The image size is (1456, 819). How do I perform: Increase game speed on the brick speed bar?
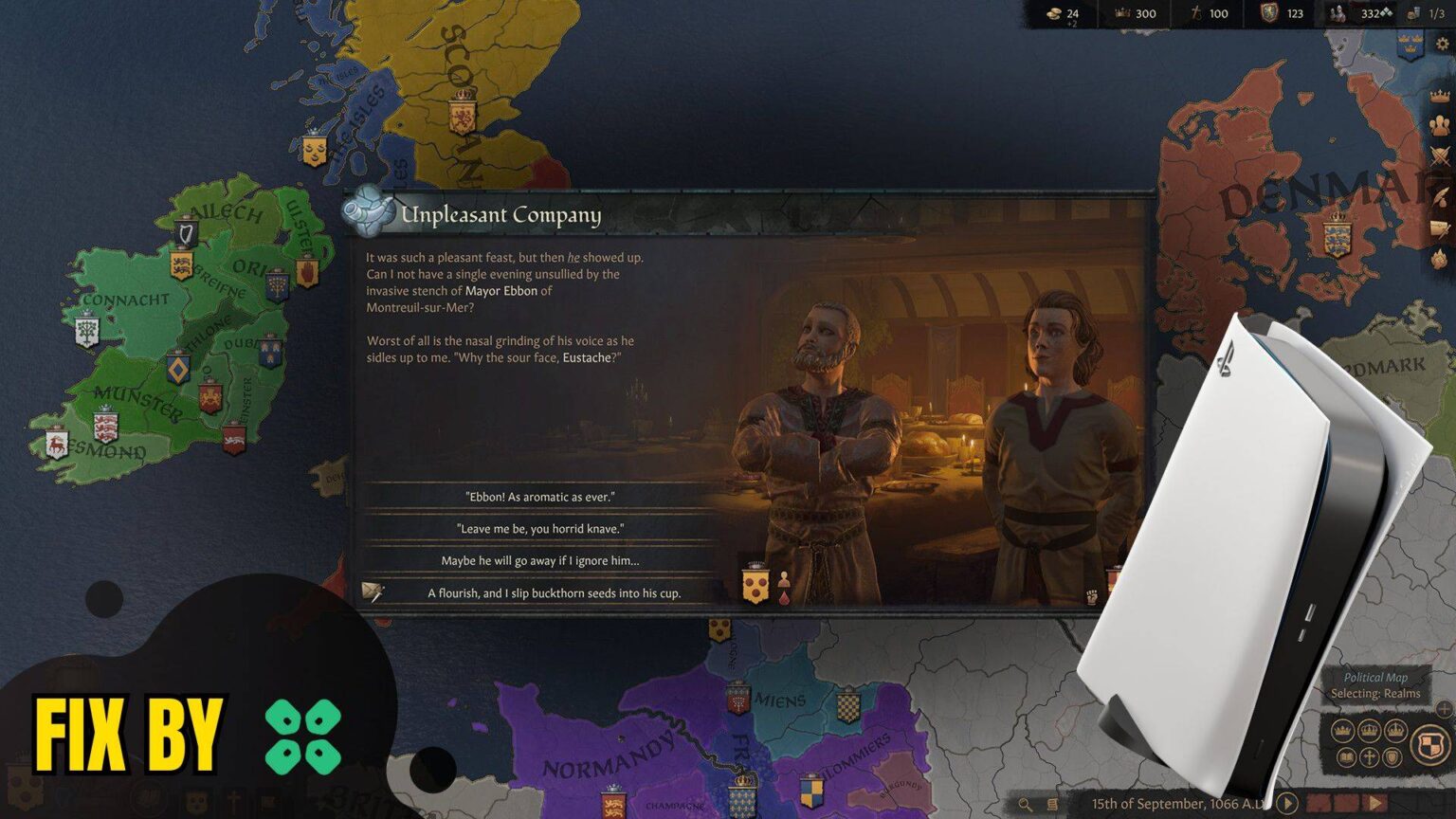[x=1375, y=802]
